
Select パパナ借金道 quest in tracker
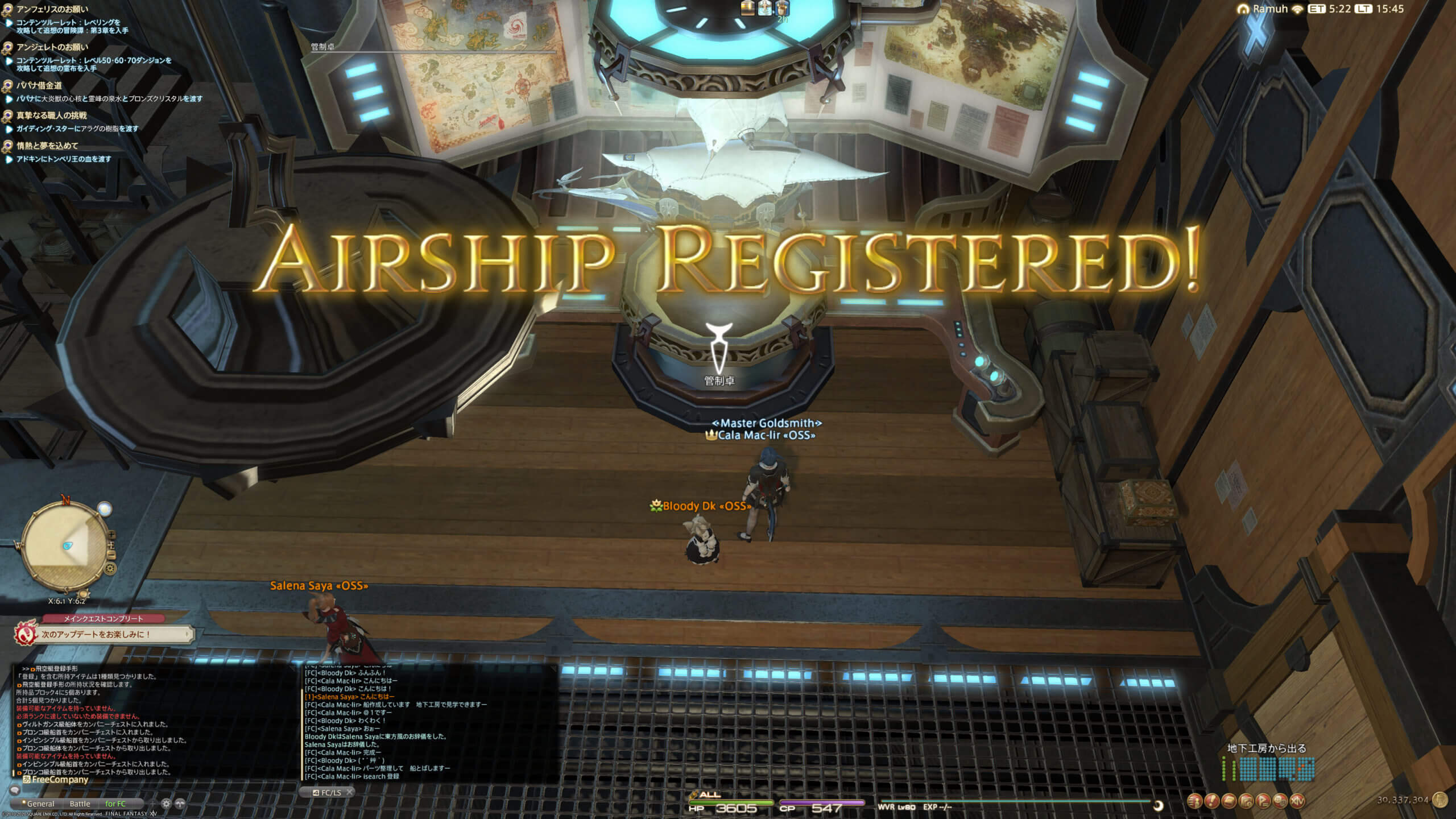coord(39,85)
